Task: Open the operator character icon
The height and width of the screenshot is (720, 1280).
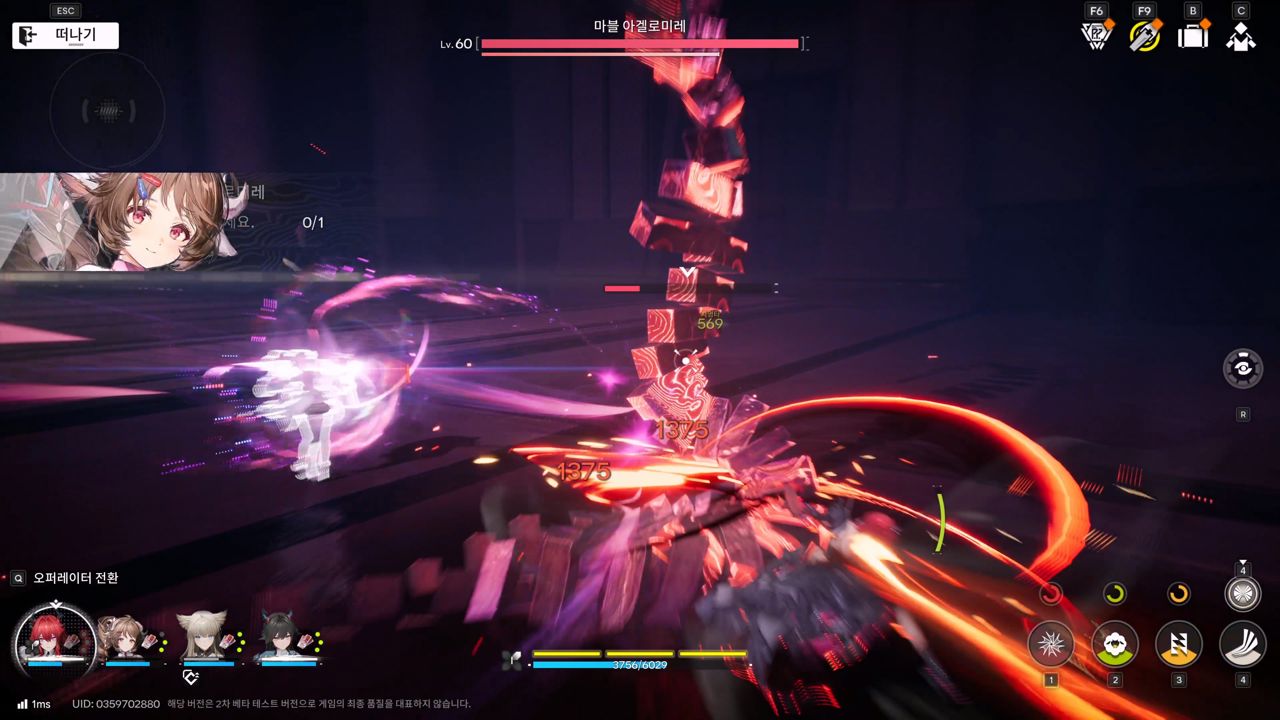Action: [x=1241, y=36]
